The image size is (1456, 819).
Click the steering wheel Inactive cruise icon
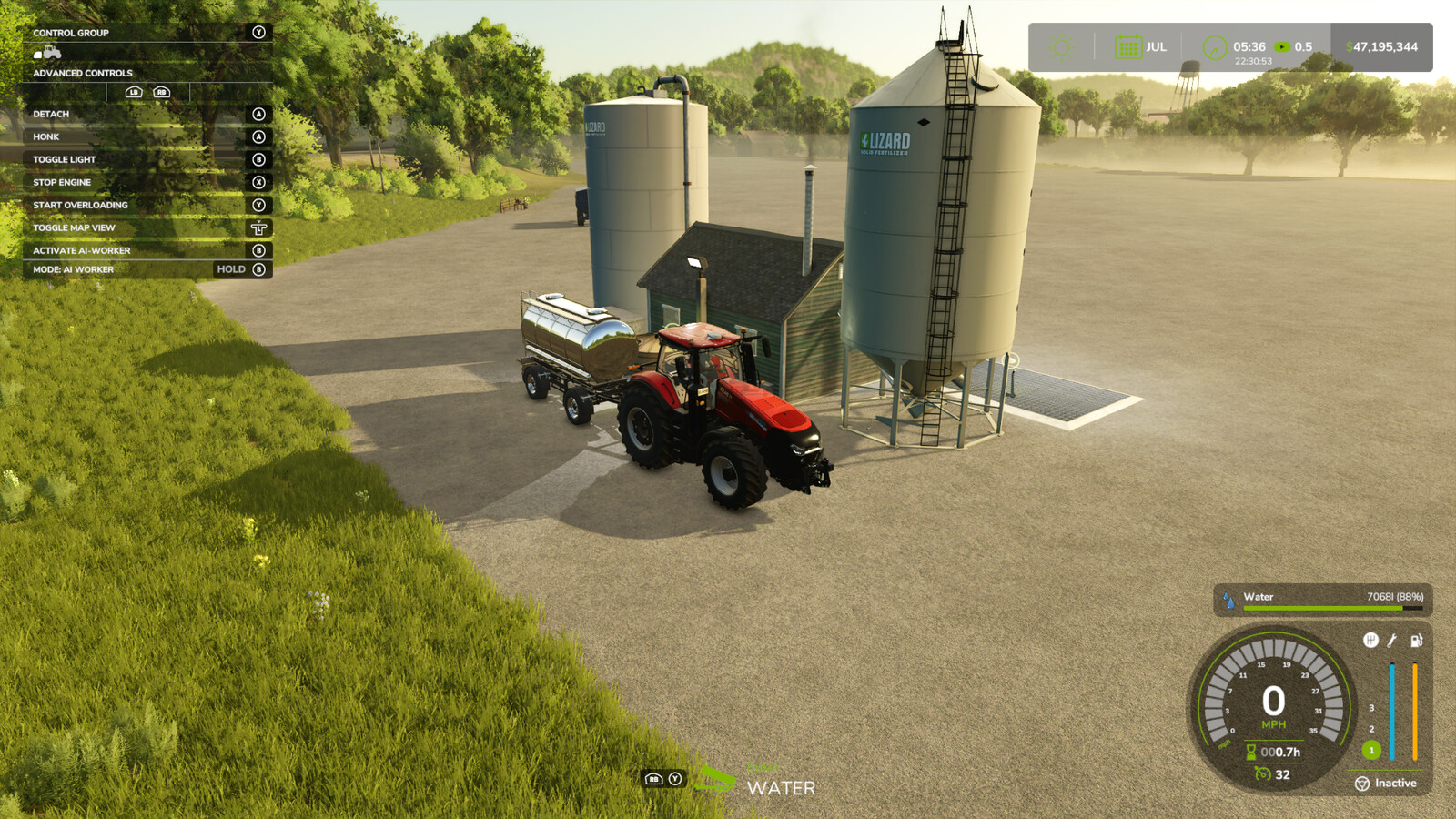[1362, 783]
